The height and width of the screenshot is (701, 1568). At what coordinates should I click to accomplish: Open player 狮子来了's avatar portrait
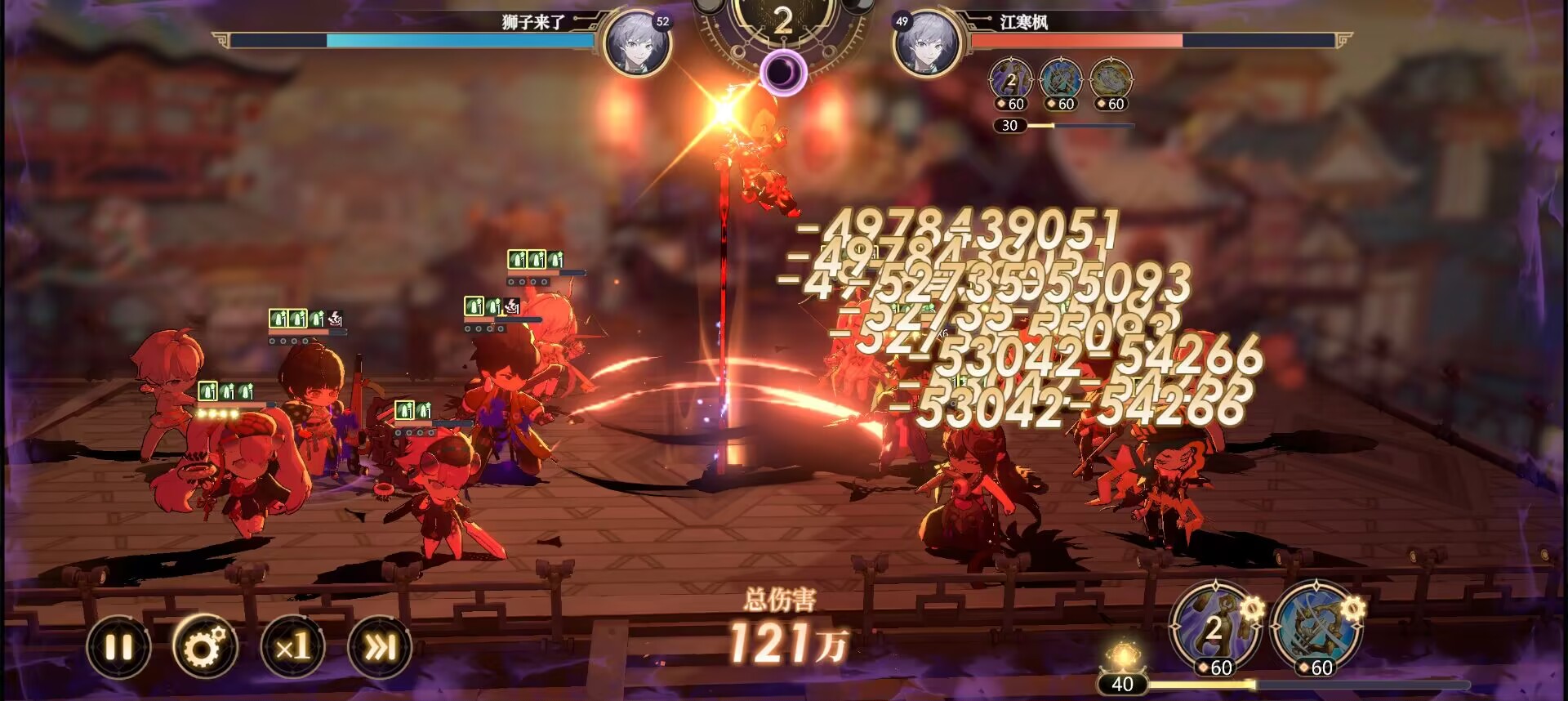[x=638, y=42]
